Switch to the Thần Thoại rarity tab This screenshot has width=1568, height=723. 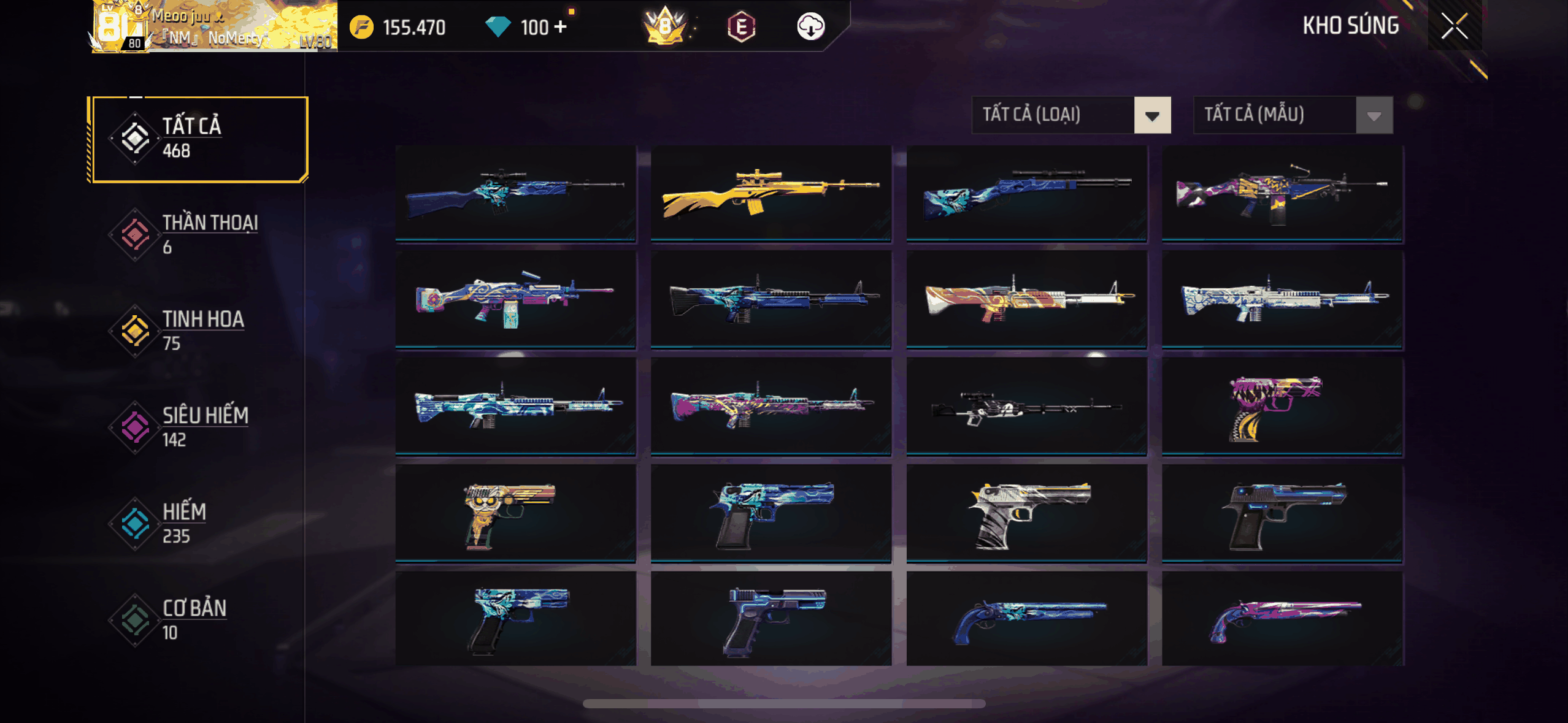point(198,235)
